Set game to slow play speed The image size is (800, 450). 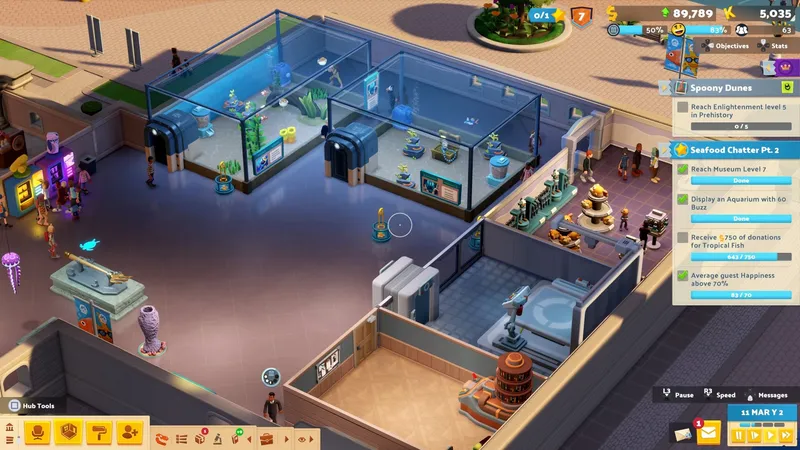[x=755, y=435]
